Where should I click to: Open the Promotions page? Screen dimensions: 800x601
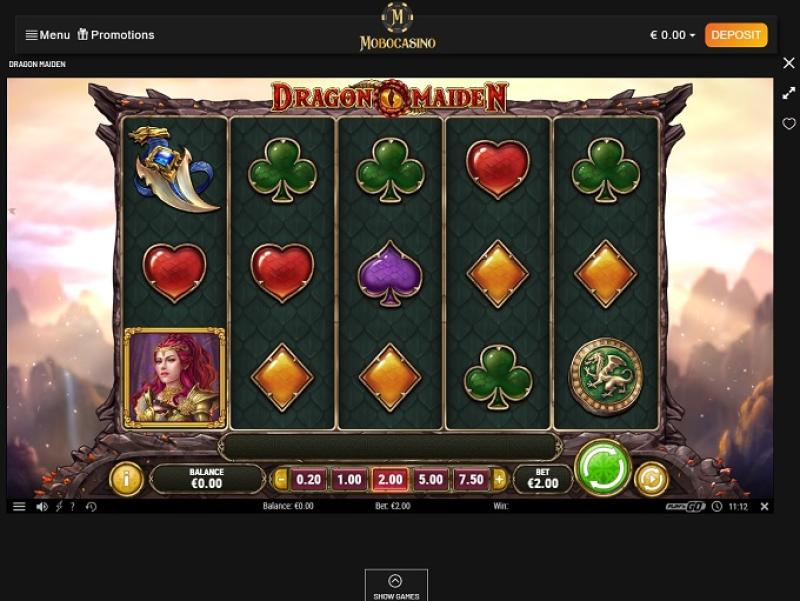(x=116, y=35)
